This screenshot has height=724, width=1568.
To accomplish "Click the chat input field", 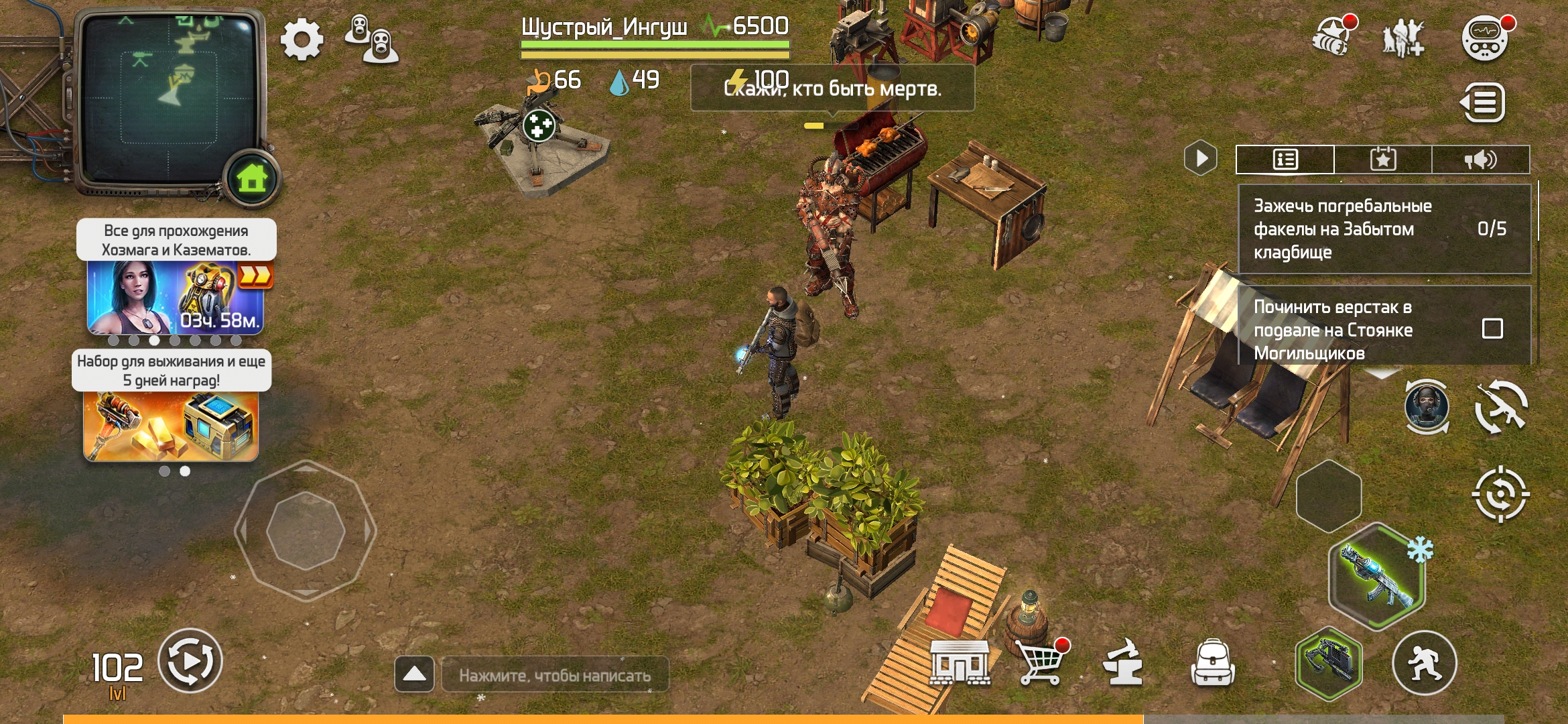I will pos(555,675).
